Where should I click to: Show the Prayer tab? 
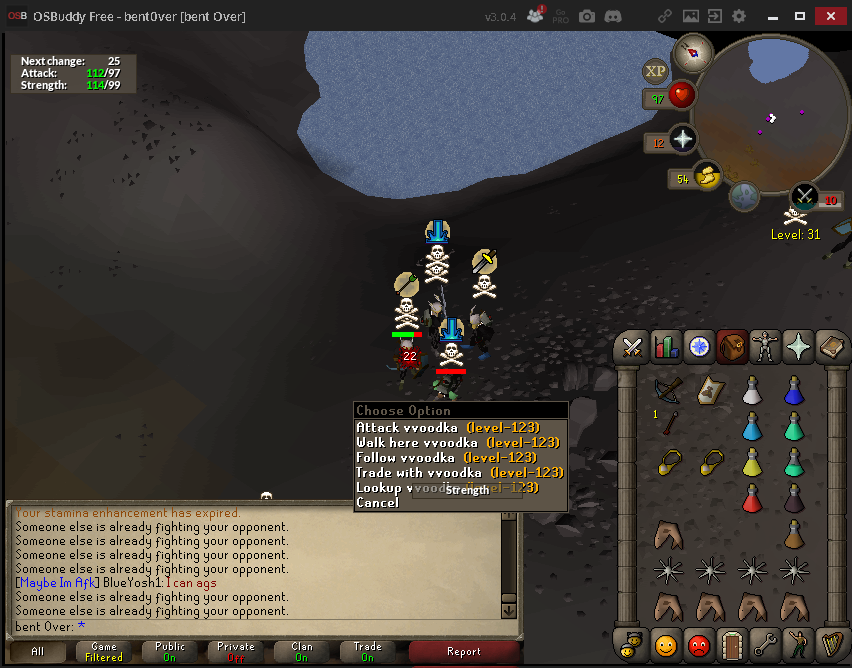798,347
